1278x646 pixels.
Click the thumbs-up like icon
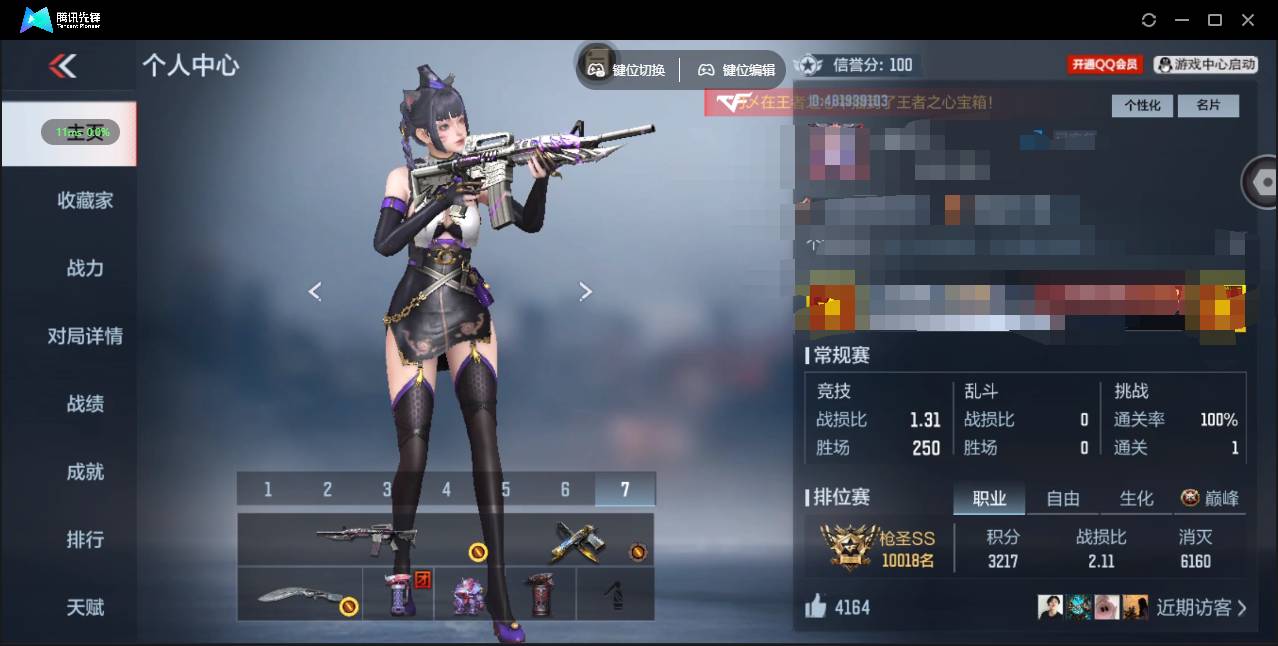(816, 606)
